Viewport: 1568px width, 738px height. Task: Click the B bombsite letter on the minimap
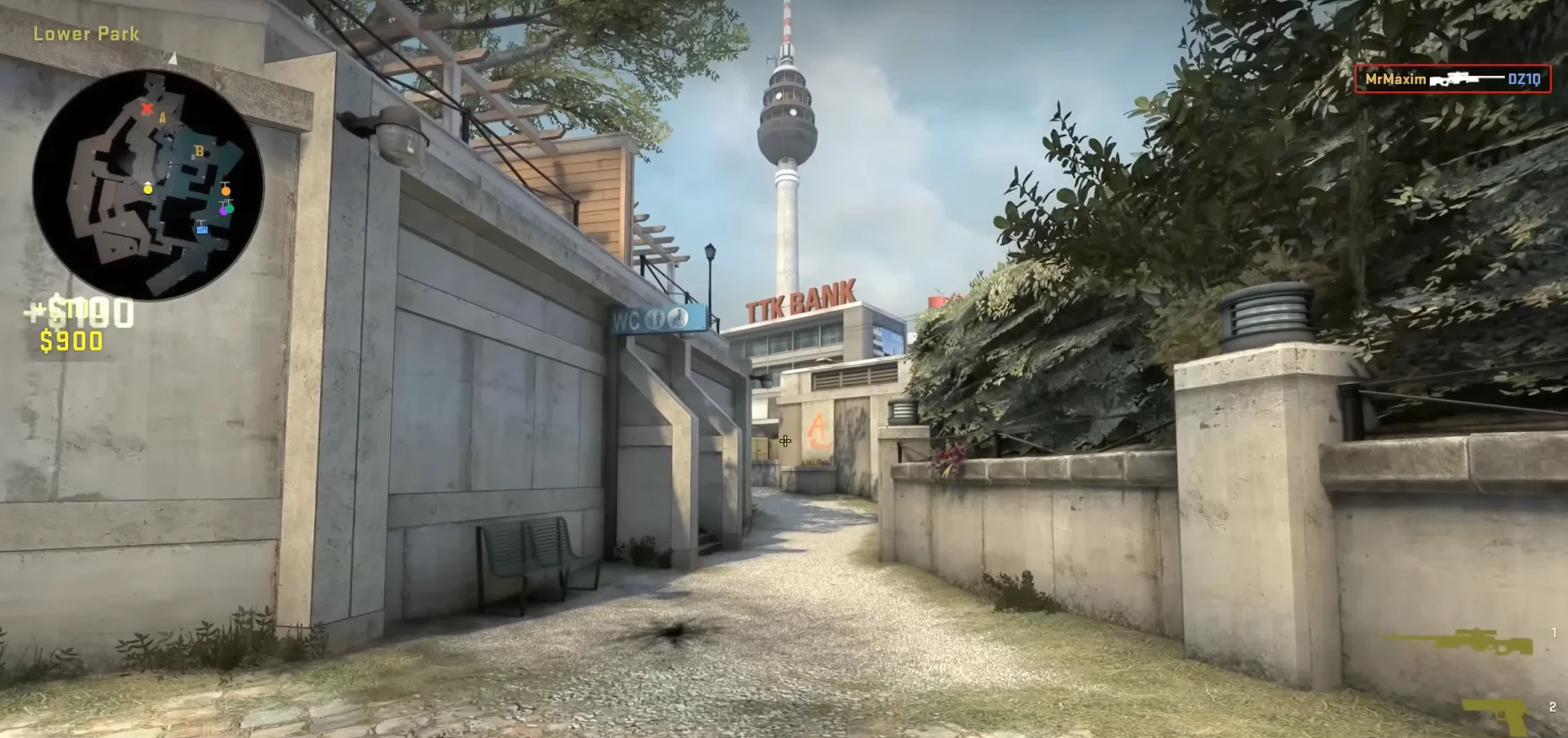(200, 151)
